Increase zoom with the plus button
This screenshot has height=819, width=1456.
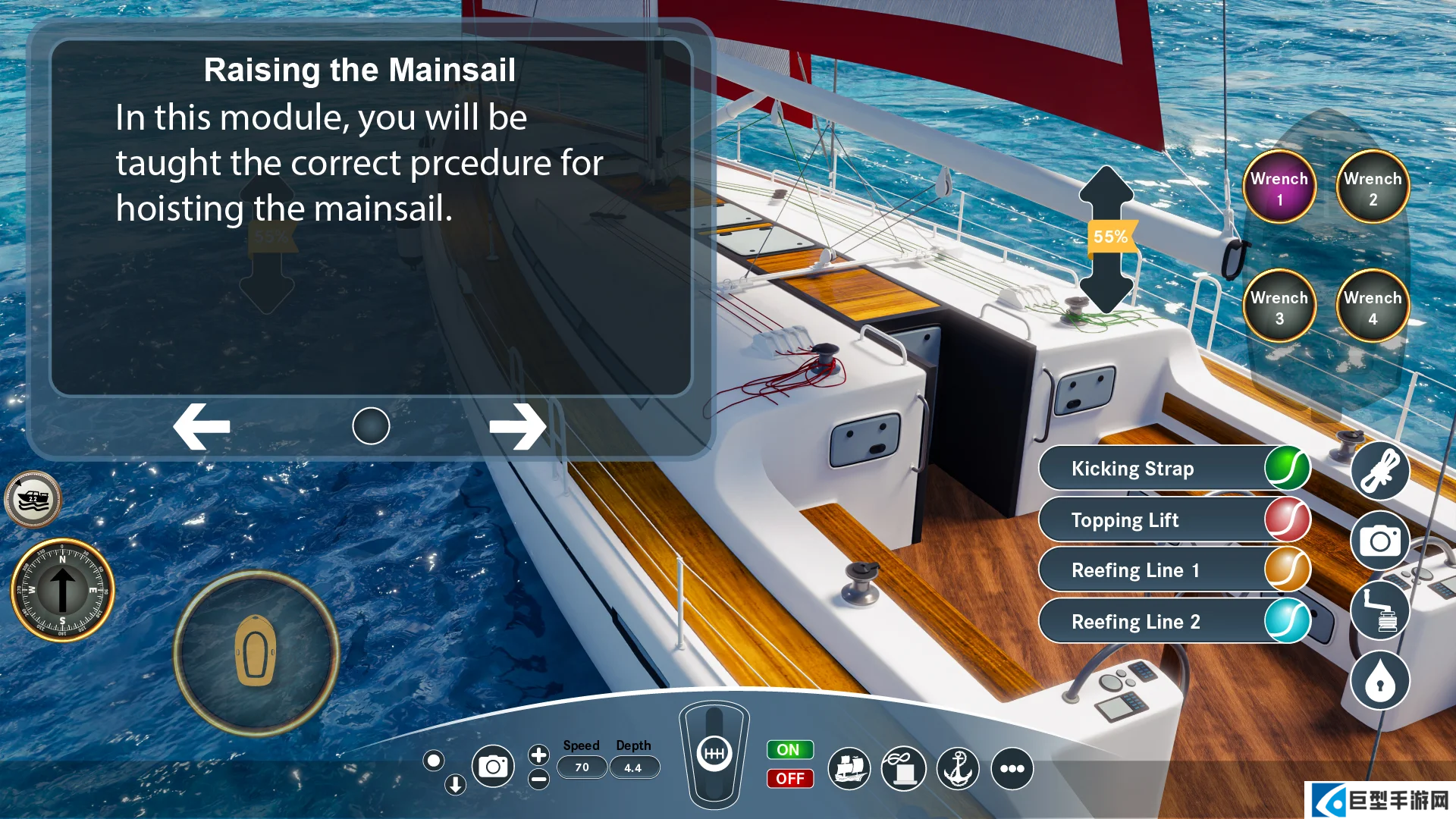[538, 755]
